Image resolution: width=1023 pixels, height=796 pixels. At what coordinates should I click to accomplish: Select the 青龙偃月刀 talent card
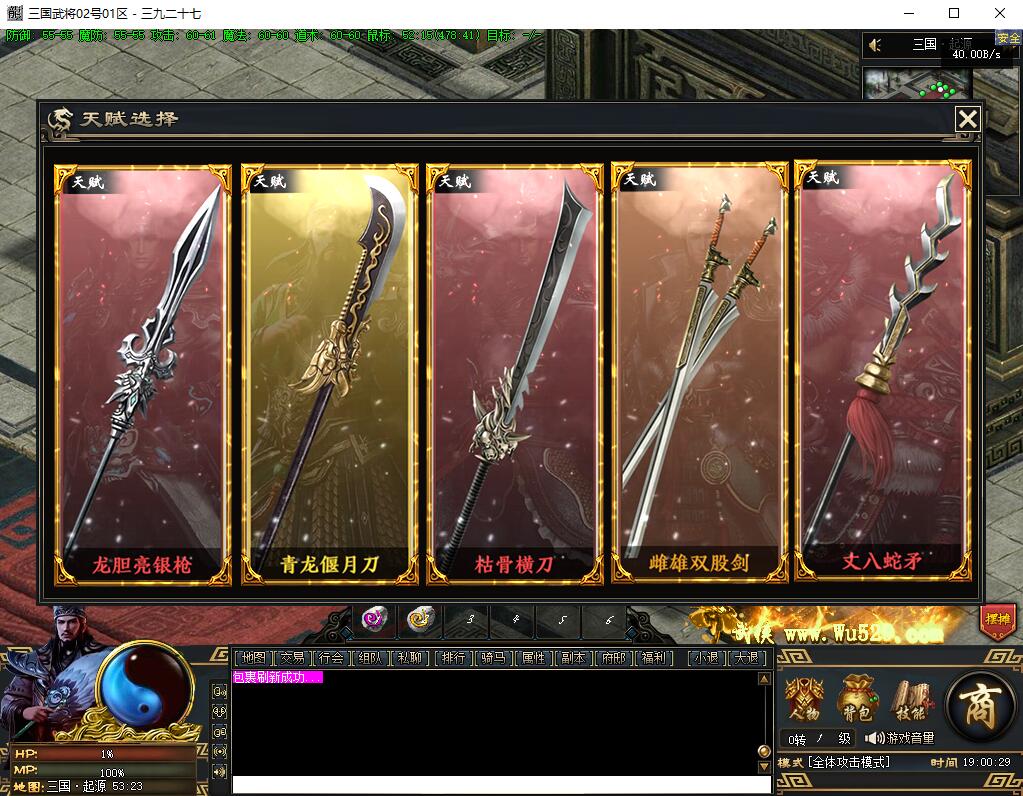(x=329, y=375)
